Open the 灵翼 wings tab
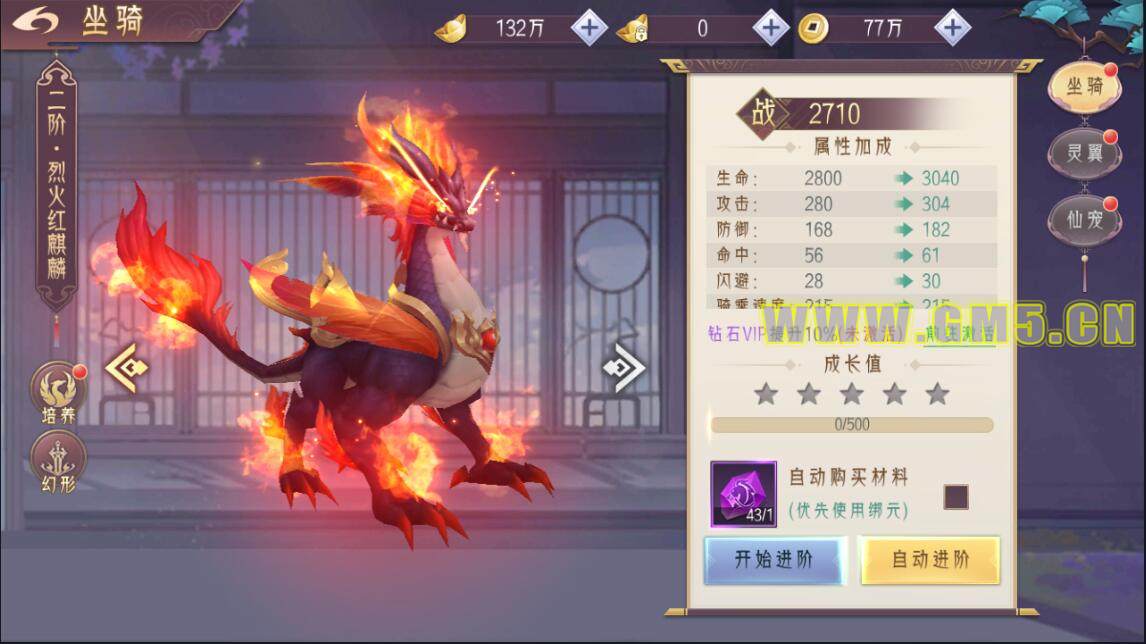The image size is (1146, 644). click(1084, 154)
